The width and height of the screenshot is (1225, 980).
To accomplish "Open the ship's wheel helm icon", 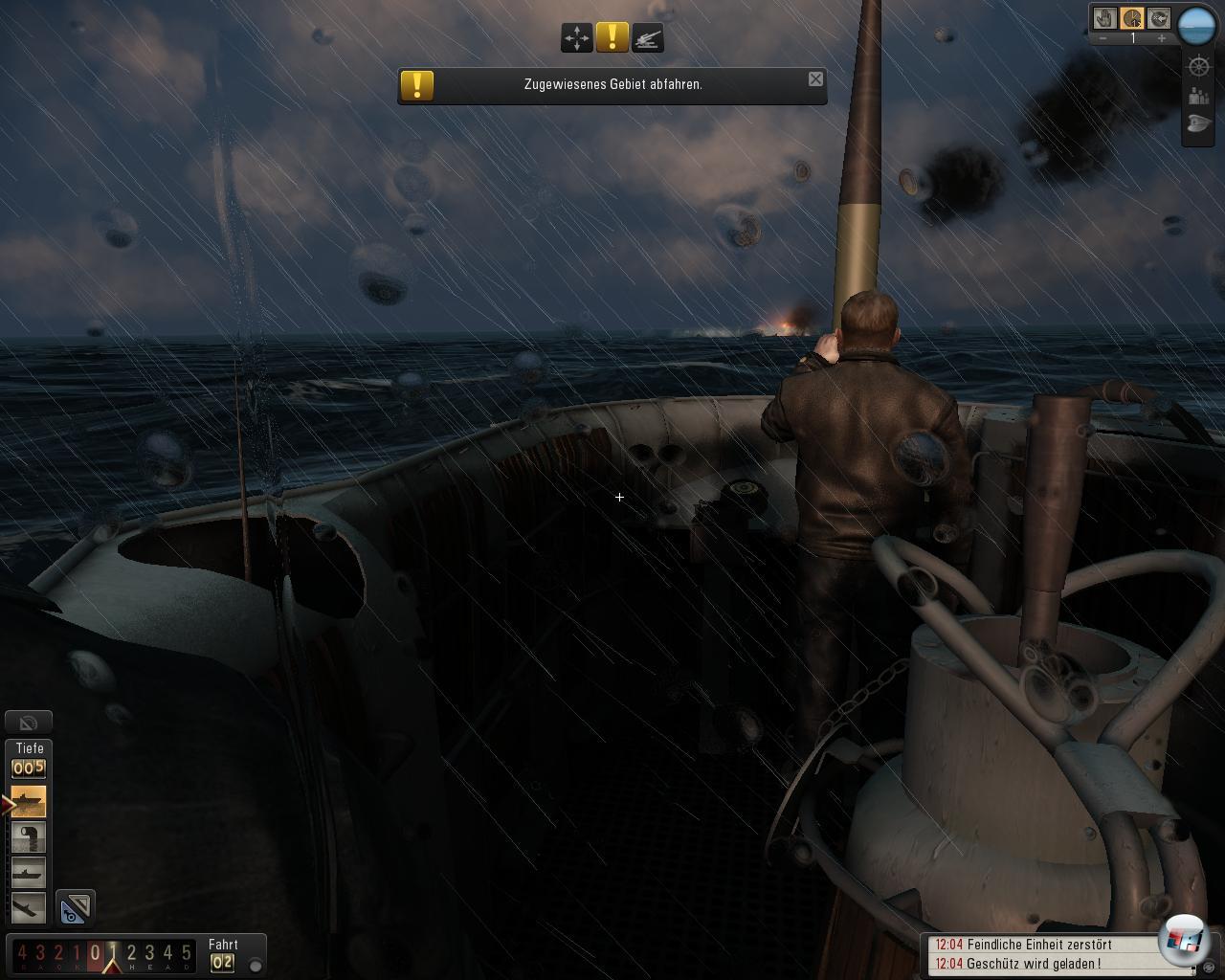I will pyautogui.click(x=1198, y=66).
